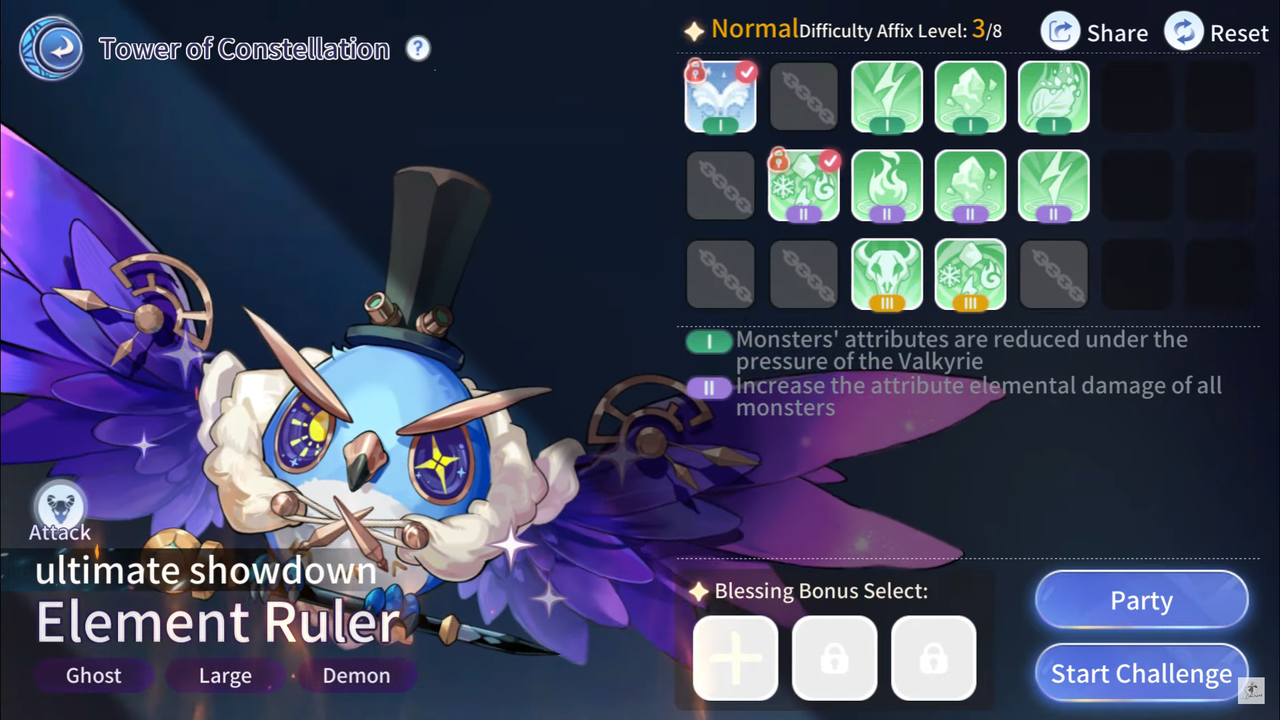Tap the Share button
This screenshot has width=1280, height=720.
pos(1095,32)
